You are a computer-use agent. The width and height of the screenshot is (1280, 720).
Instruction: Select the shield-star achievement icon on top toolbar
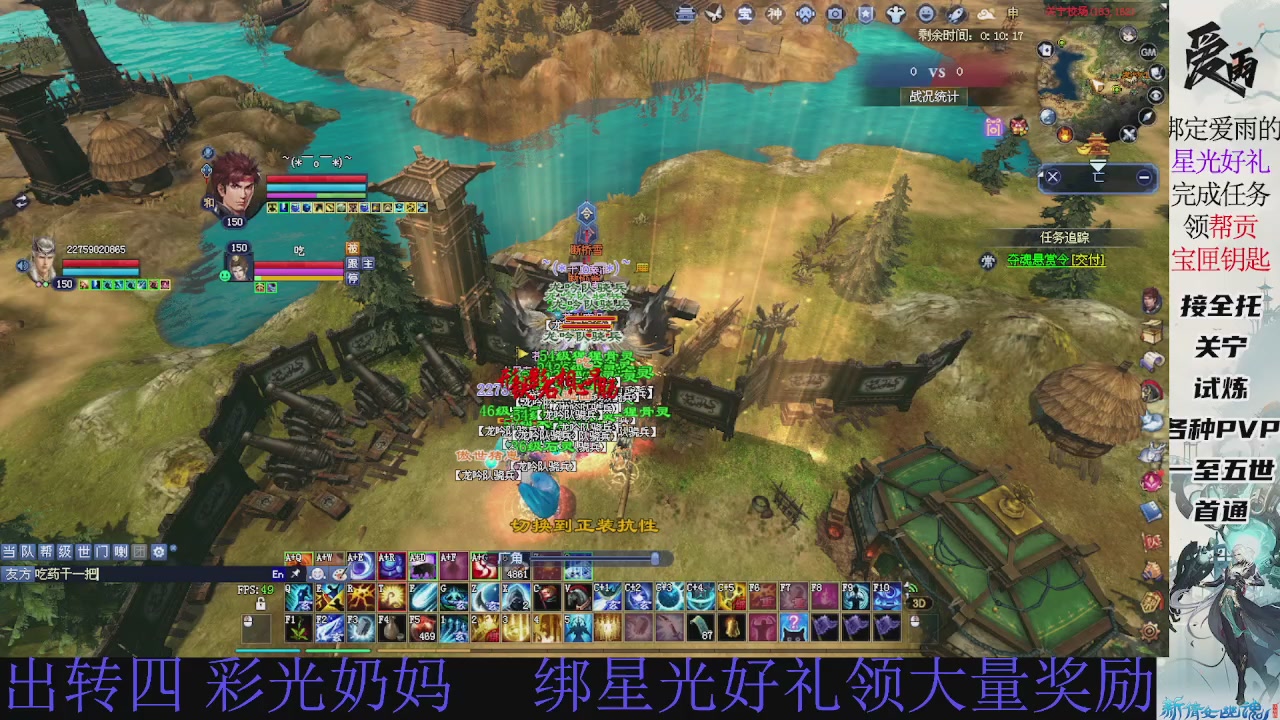[865, 13]
